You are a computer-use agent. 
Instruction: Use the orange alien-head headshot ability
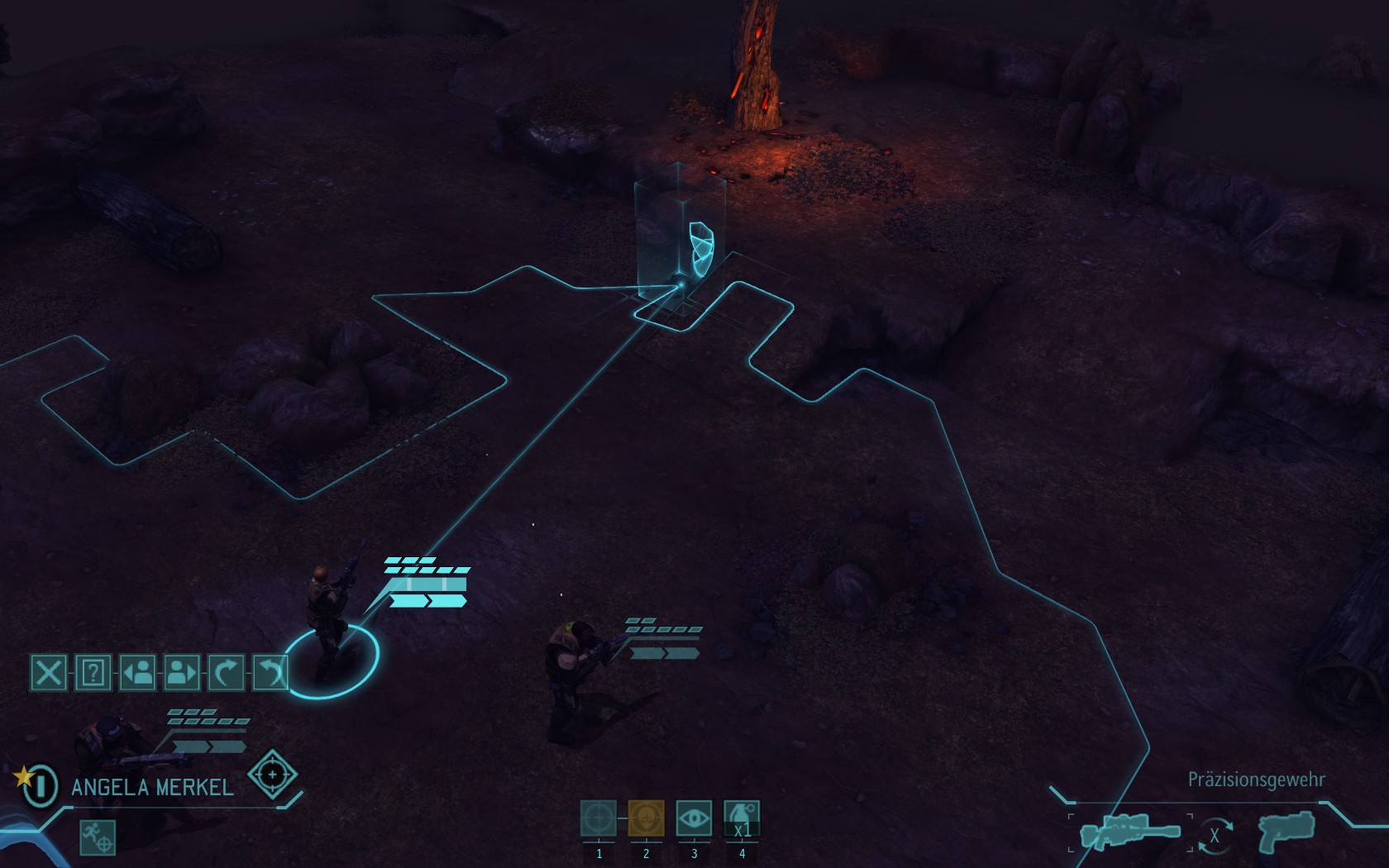(x=647, y=818)
